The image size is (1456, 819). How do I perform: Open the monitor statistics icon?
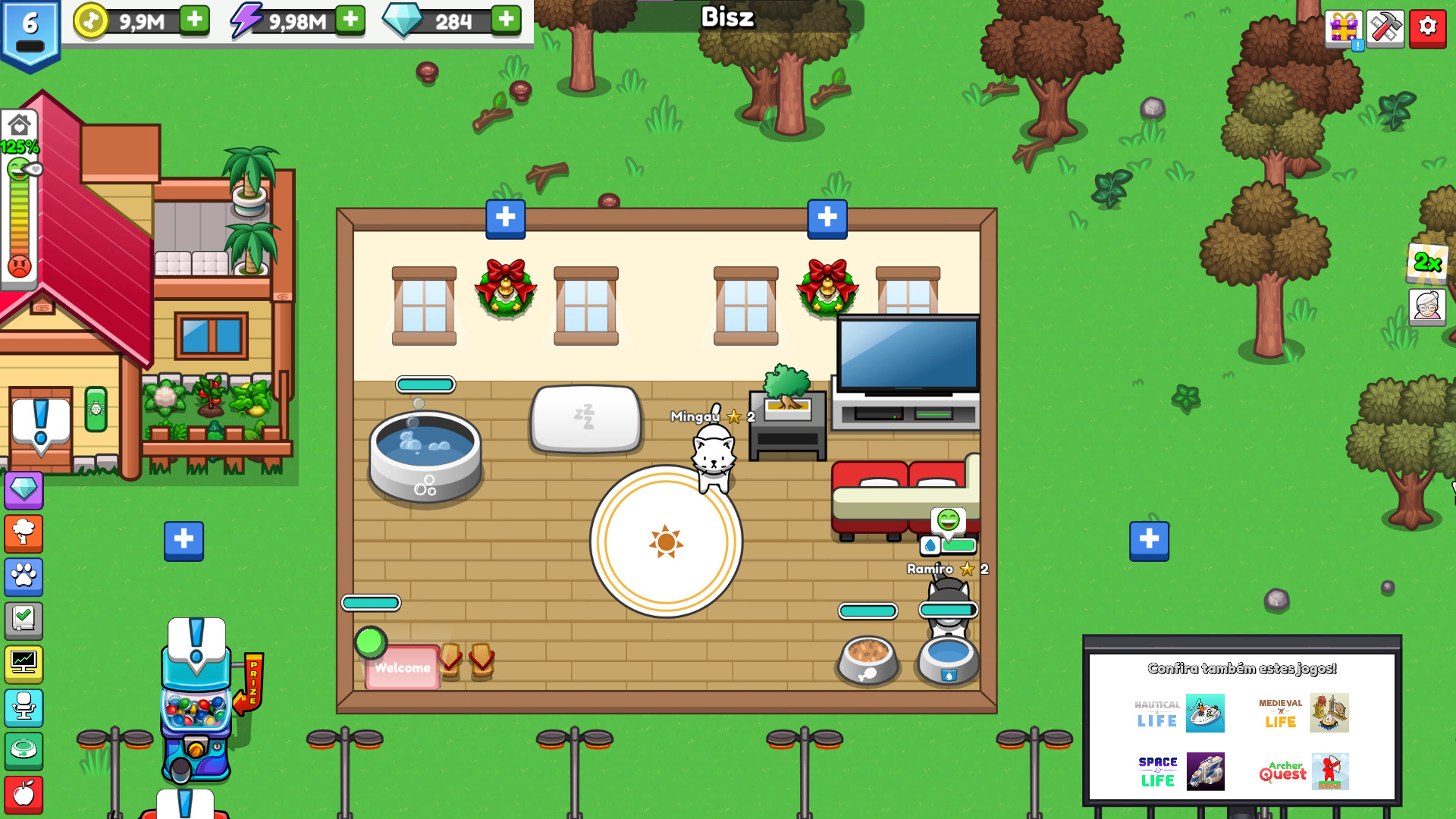point(24,664)
